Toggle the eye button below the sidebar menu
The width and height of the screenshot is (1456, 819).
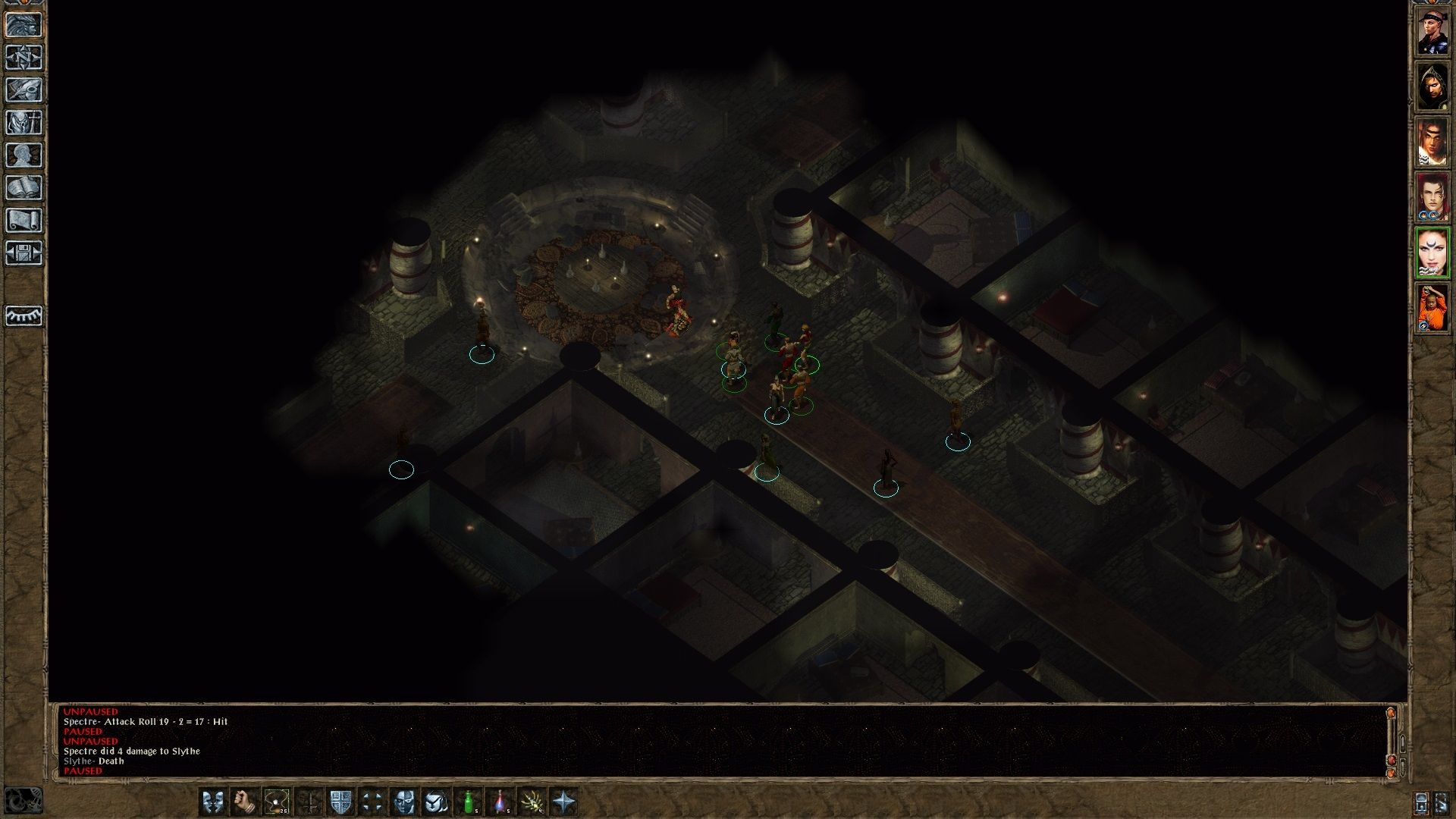click(x=24, y=315)
